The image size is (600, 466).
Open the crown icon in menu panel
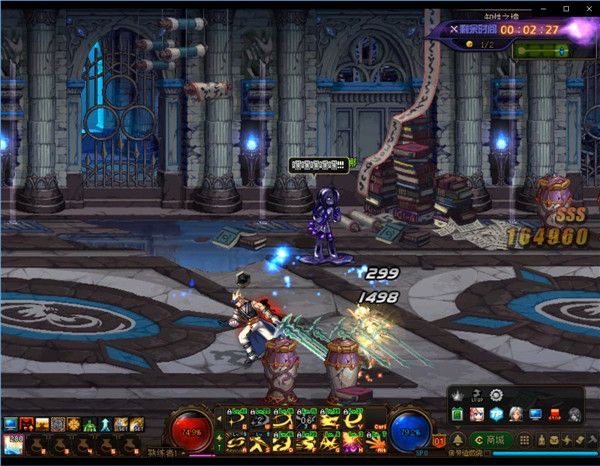tap(458, 395)
